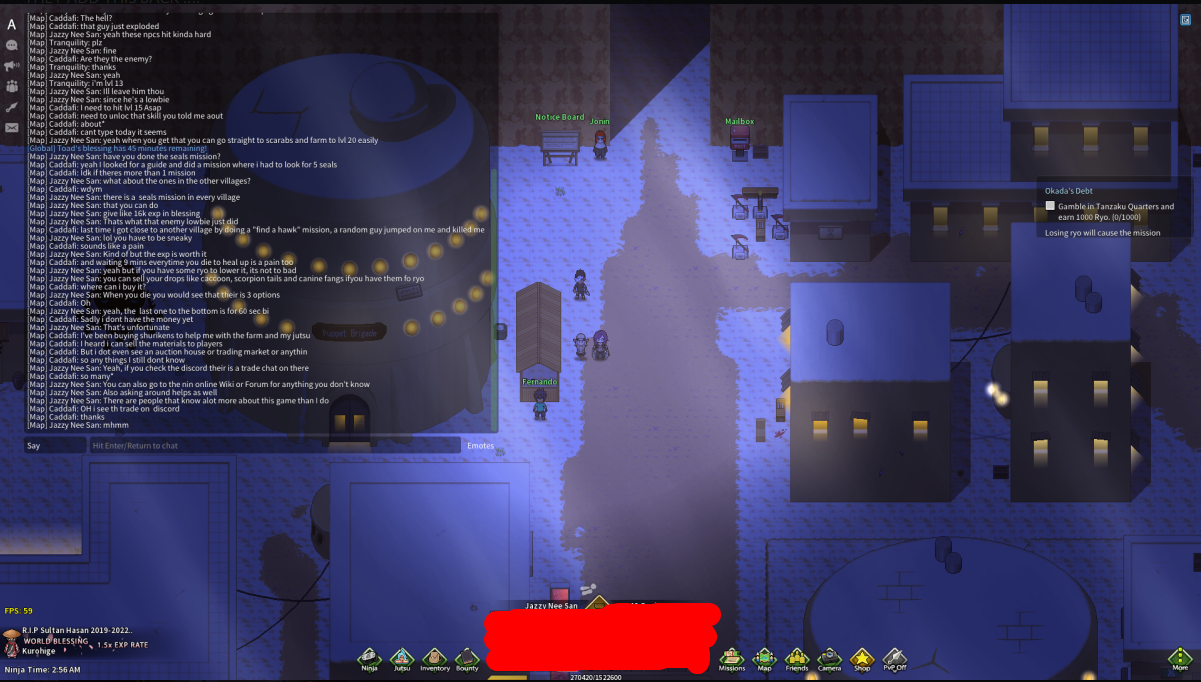Expand the More menu
This screenshot has width=1201, height=682.
(x=1181, y=658)
